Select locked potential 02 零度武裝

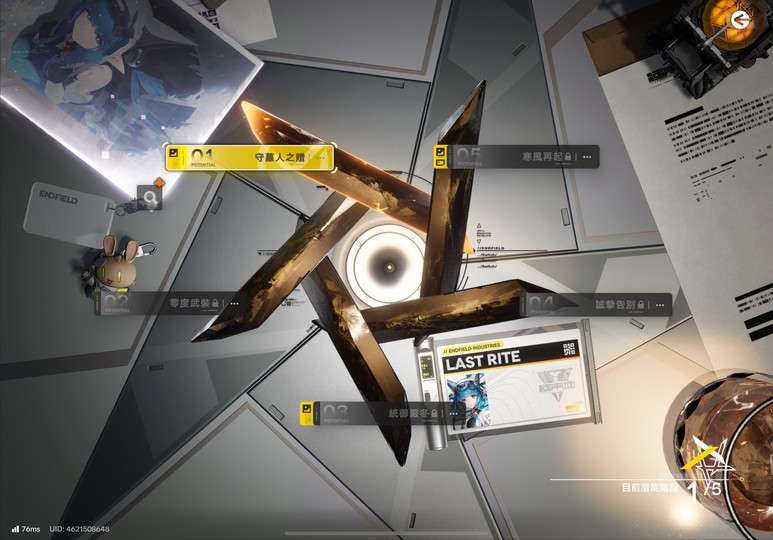pos(170,303)
